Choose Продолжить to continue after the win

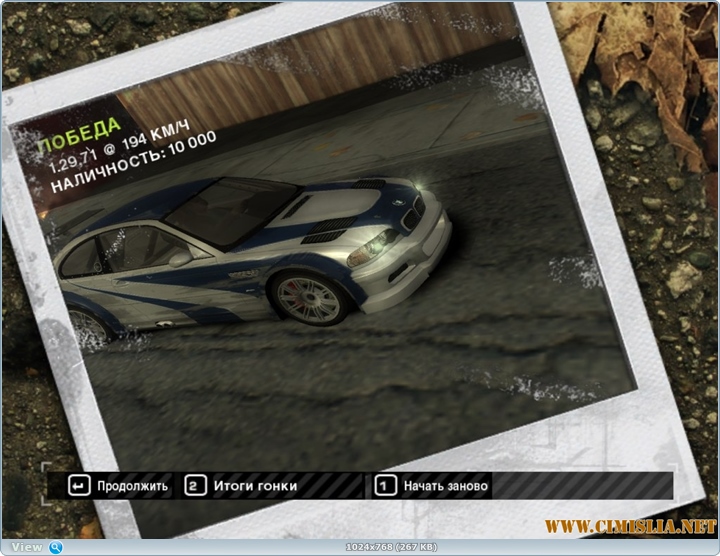click(x=120, y=486)
